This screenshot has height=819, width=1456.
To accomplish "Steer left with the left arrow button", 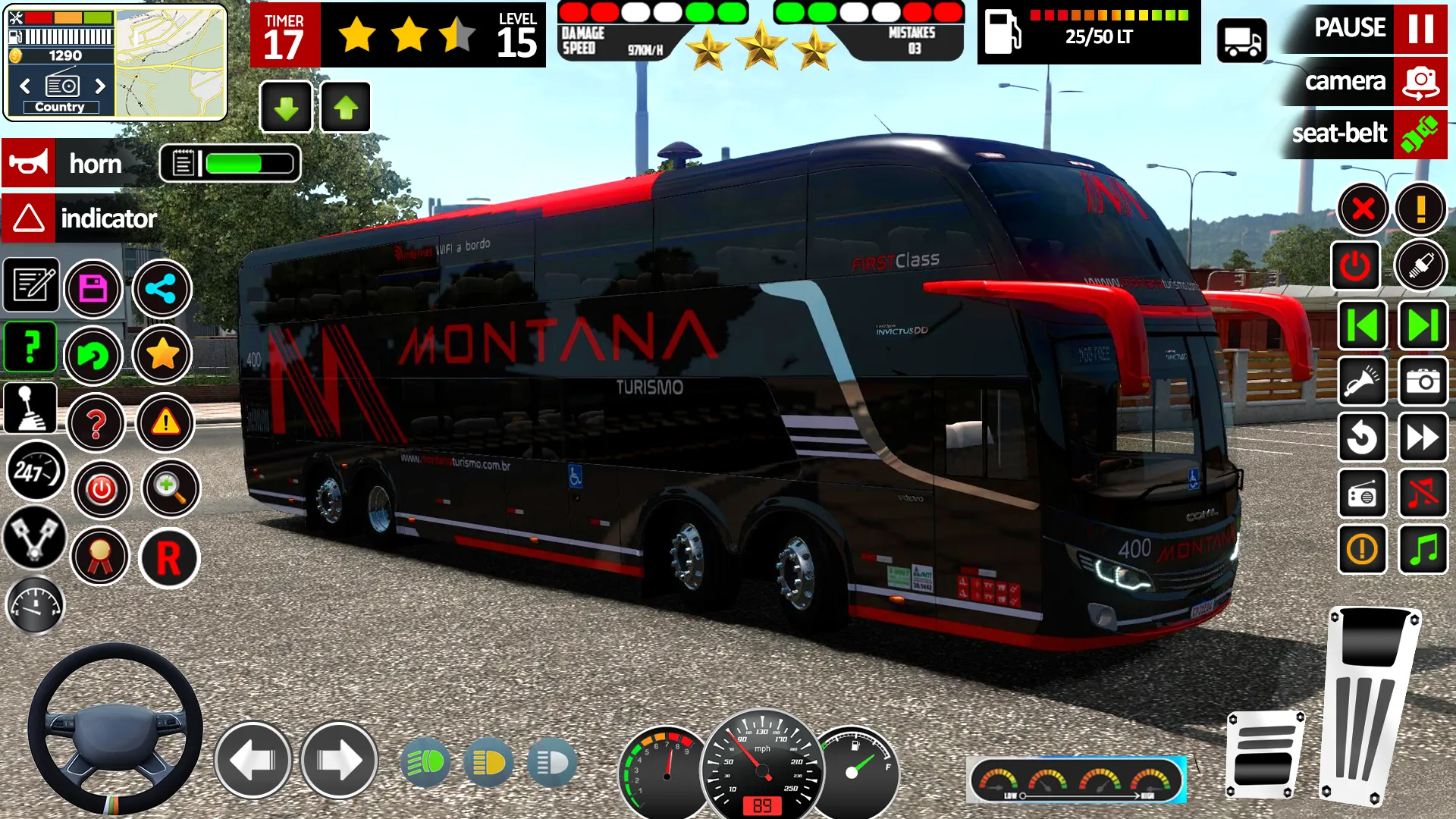I will click(253, 760).
